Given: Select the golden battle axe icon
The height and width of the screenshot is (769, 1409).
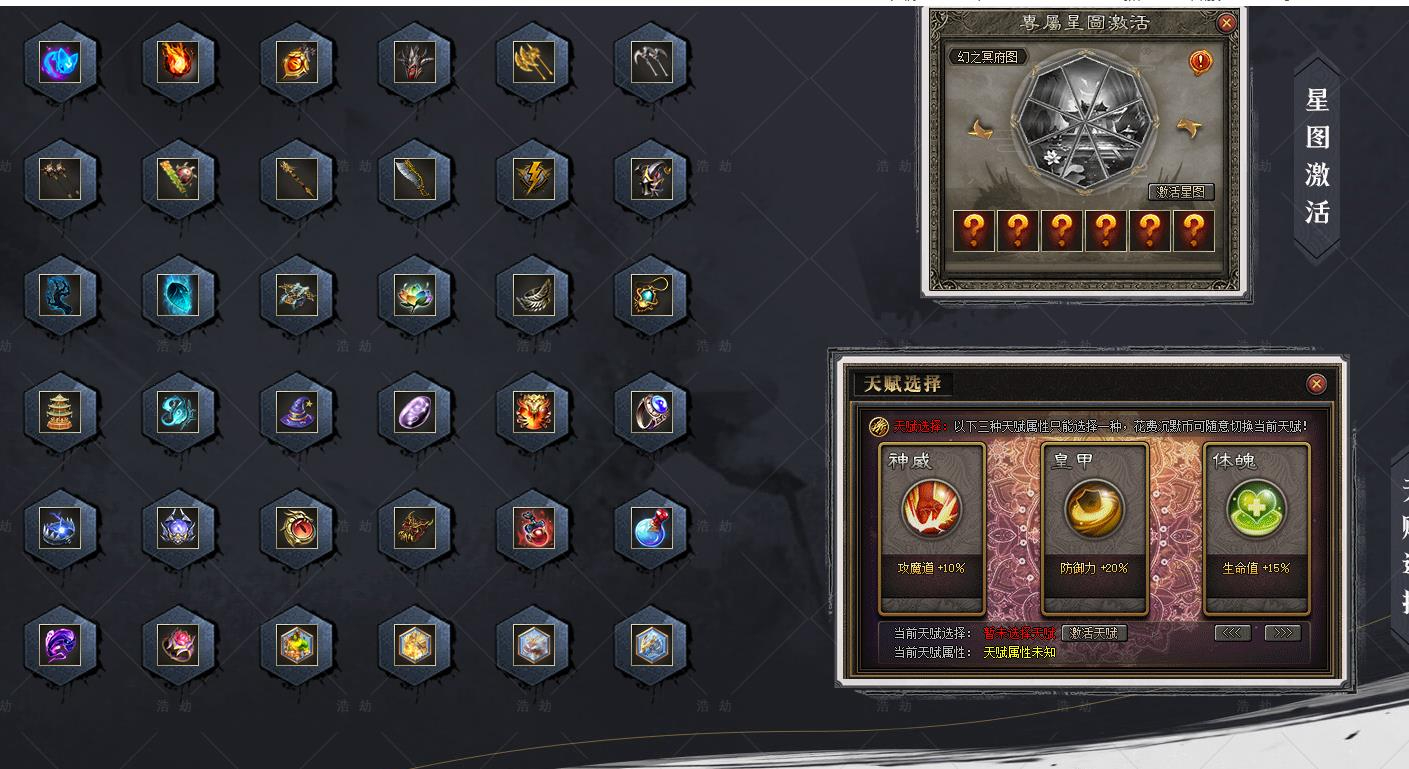Looking at the screenshot, I should (532, 63).
